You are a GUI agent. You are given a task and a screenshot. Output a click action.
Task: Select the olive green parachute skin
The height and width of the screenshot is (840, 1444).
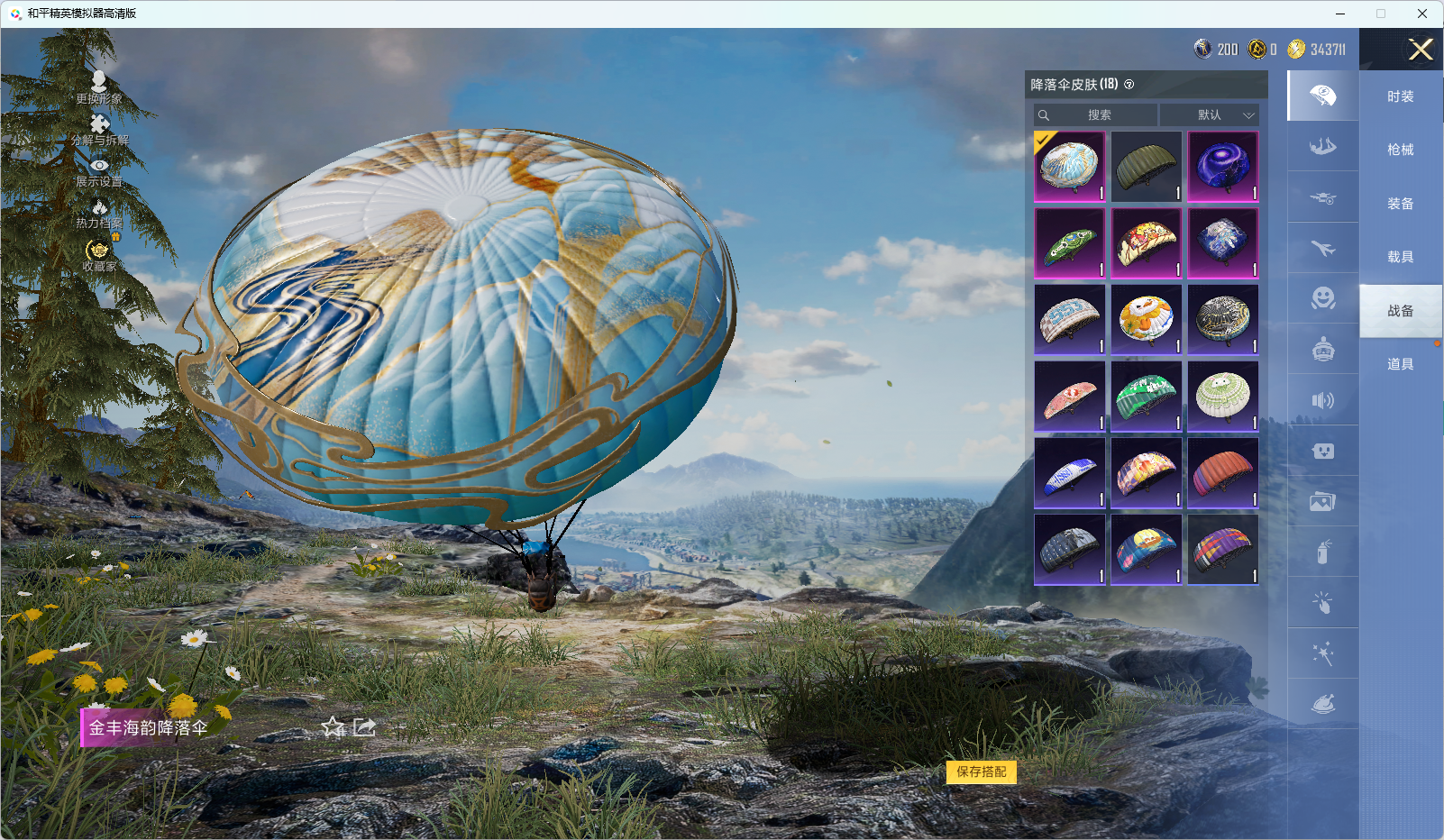(1146, 167)
